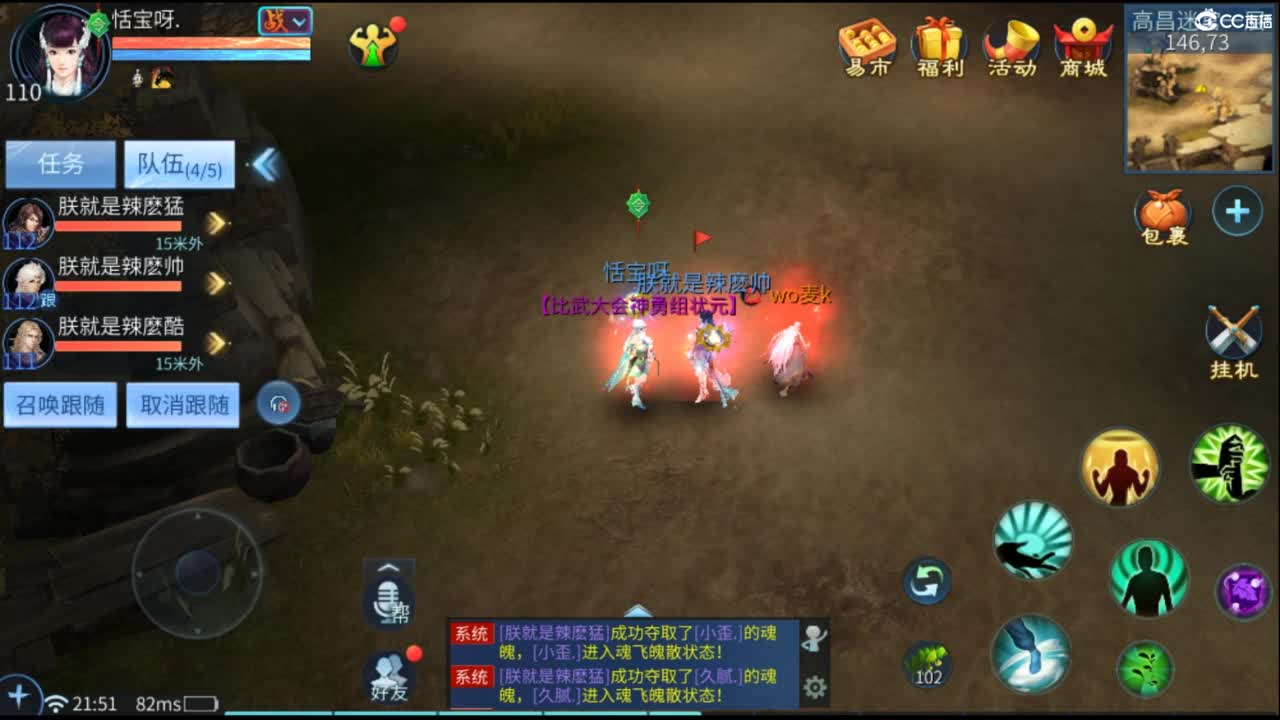Use the green leaf item showing 102
Image resolution: width=1280 pixels, height=720 pixels.
coord(930,662)
